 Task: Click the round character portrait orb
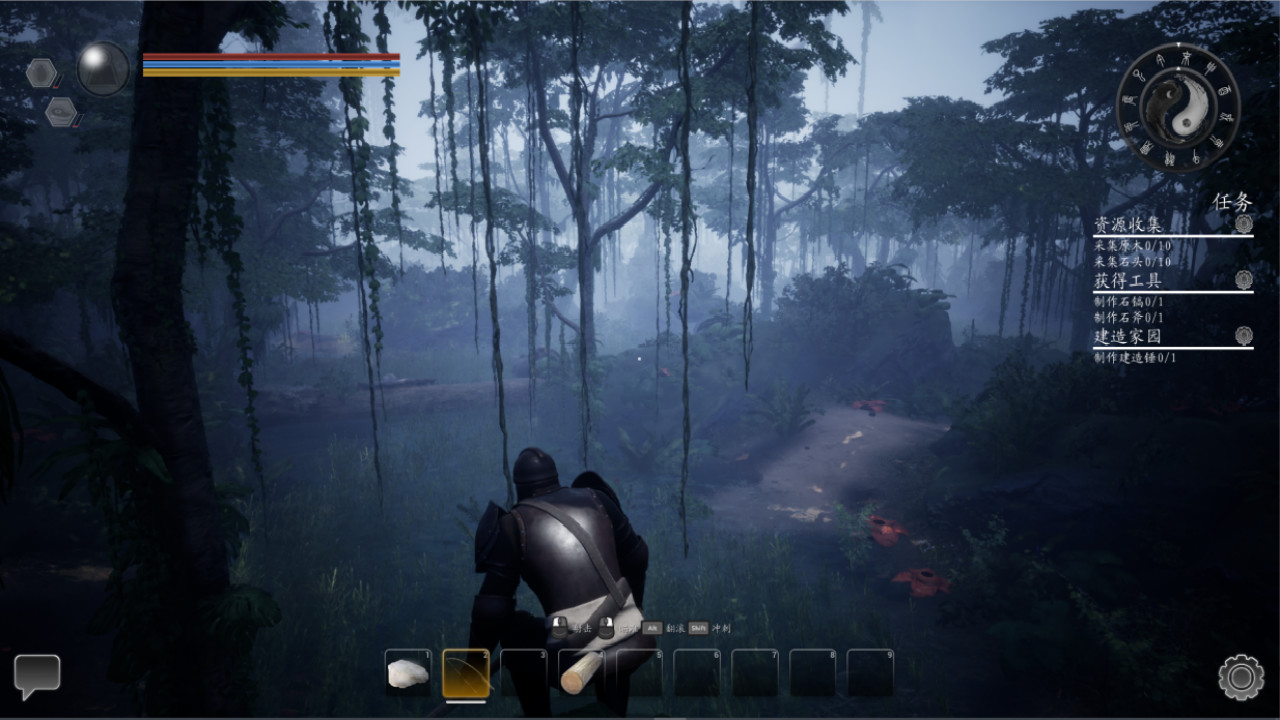coord(103,69)
